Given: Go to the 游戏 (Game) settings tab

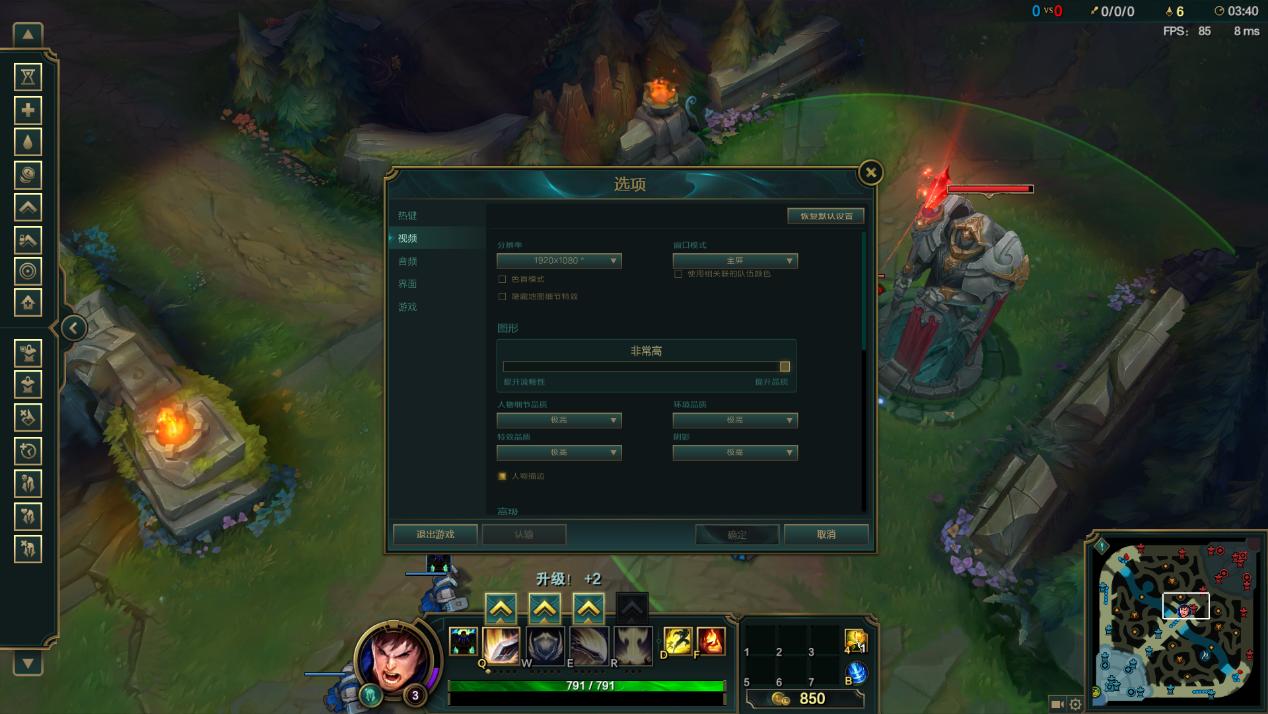Looking at the screenshot, I should tap(407, 307).
